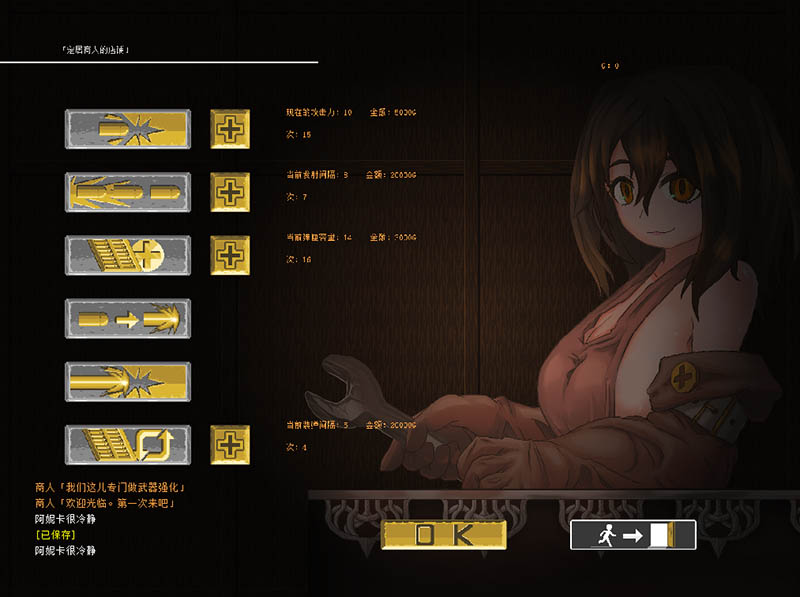This screenshot has width=800, height=597.
Task: Confirm with the OK button
Action: coord(444,534)
